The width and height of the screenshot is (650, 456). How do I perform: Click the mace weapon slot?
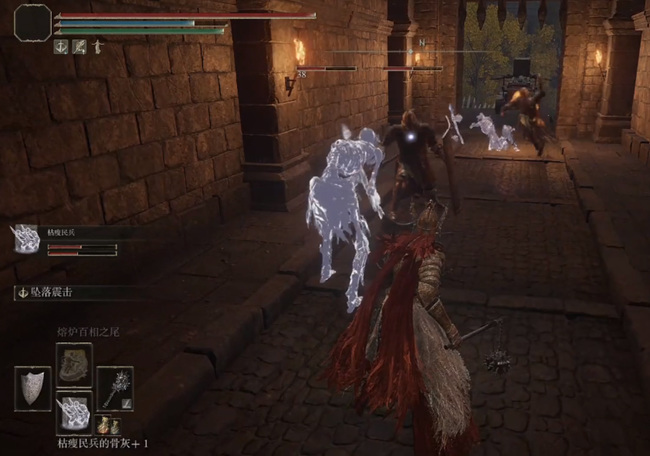point(115,387)
